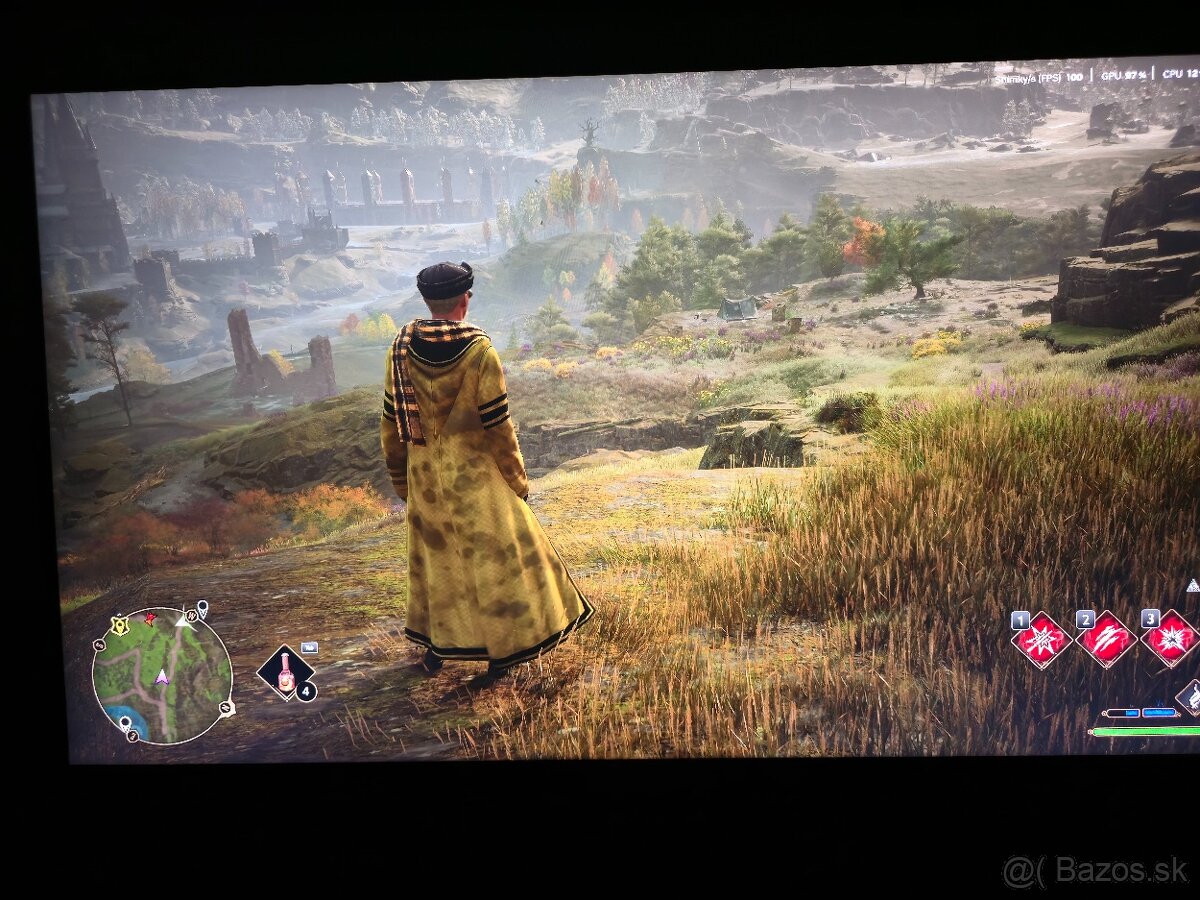
Task: Use the pink Wiggenweld potion slot
Action: 286,672
